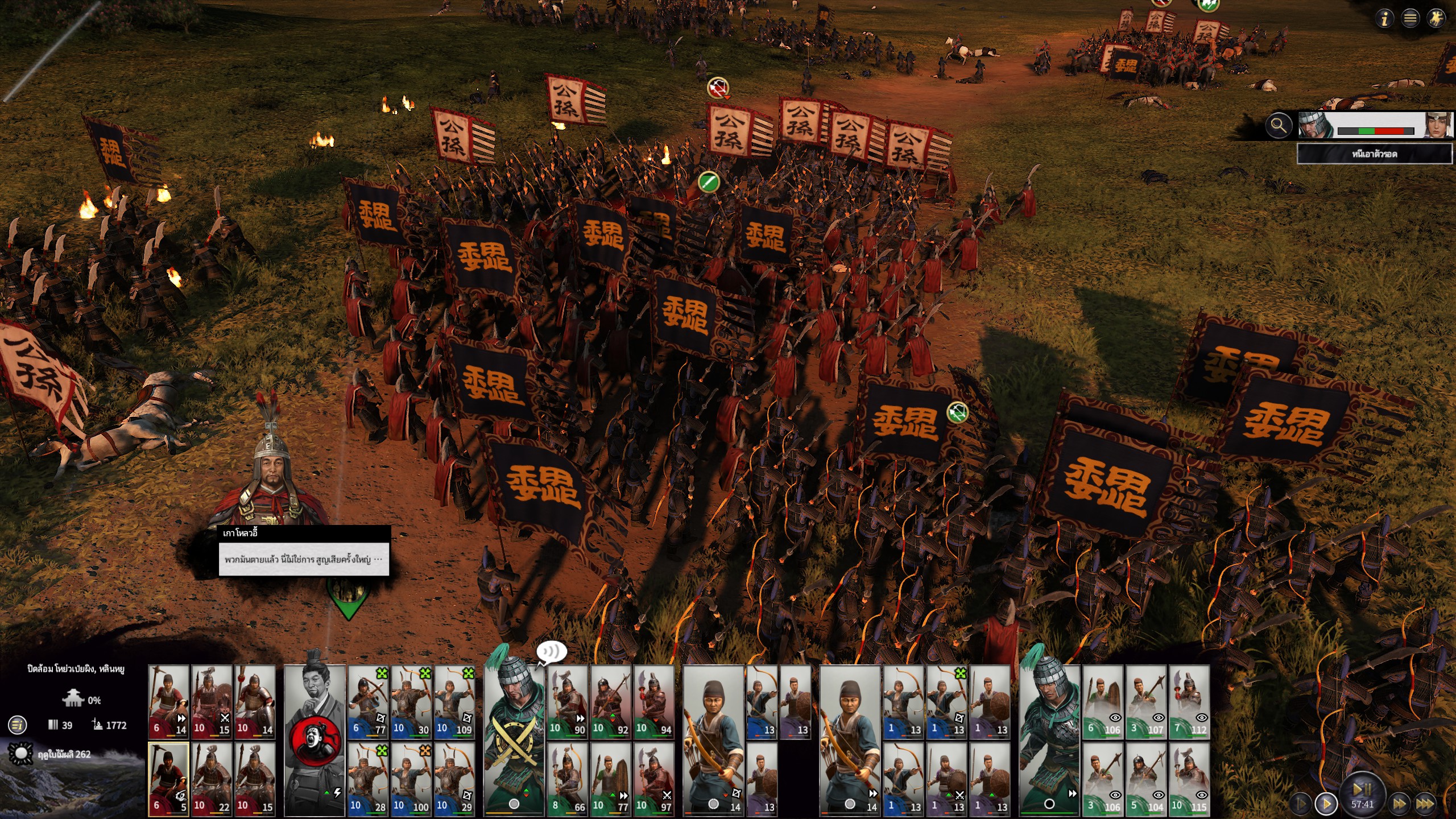
Task: Click the magnifying glass search button
Action: click(1278, 125)
